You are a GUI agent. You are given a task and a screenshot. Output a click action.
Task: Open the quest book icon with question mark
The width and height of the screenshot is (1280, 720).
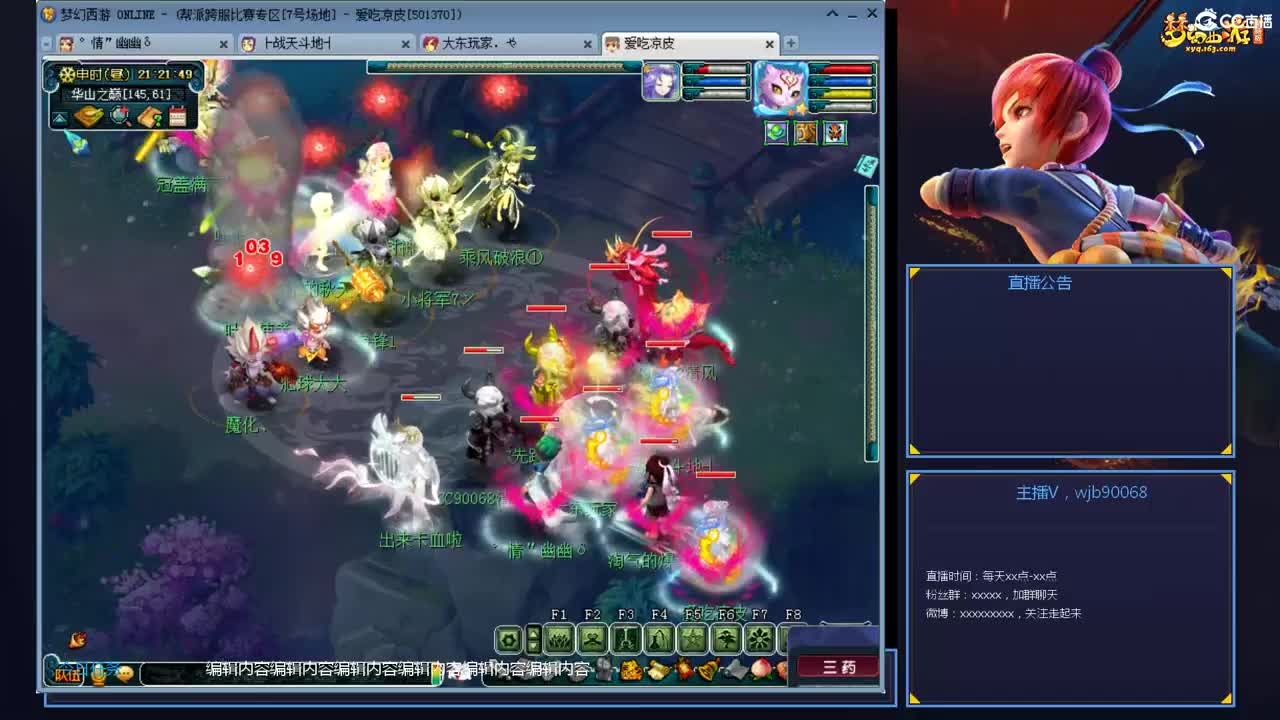(x=149, y=117)
